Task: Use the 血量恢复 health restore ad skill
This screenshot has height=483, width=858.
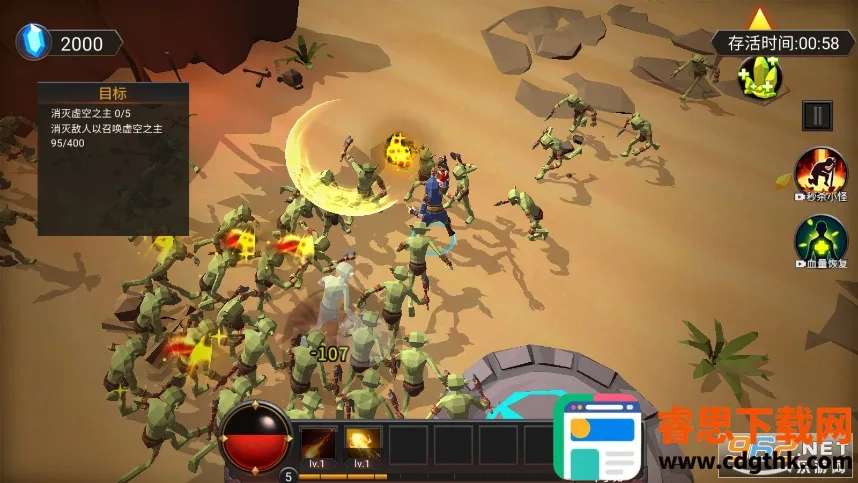Action: [820, 240]
